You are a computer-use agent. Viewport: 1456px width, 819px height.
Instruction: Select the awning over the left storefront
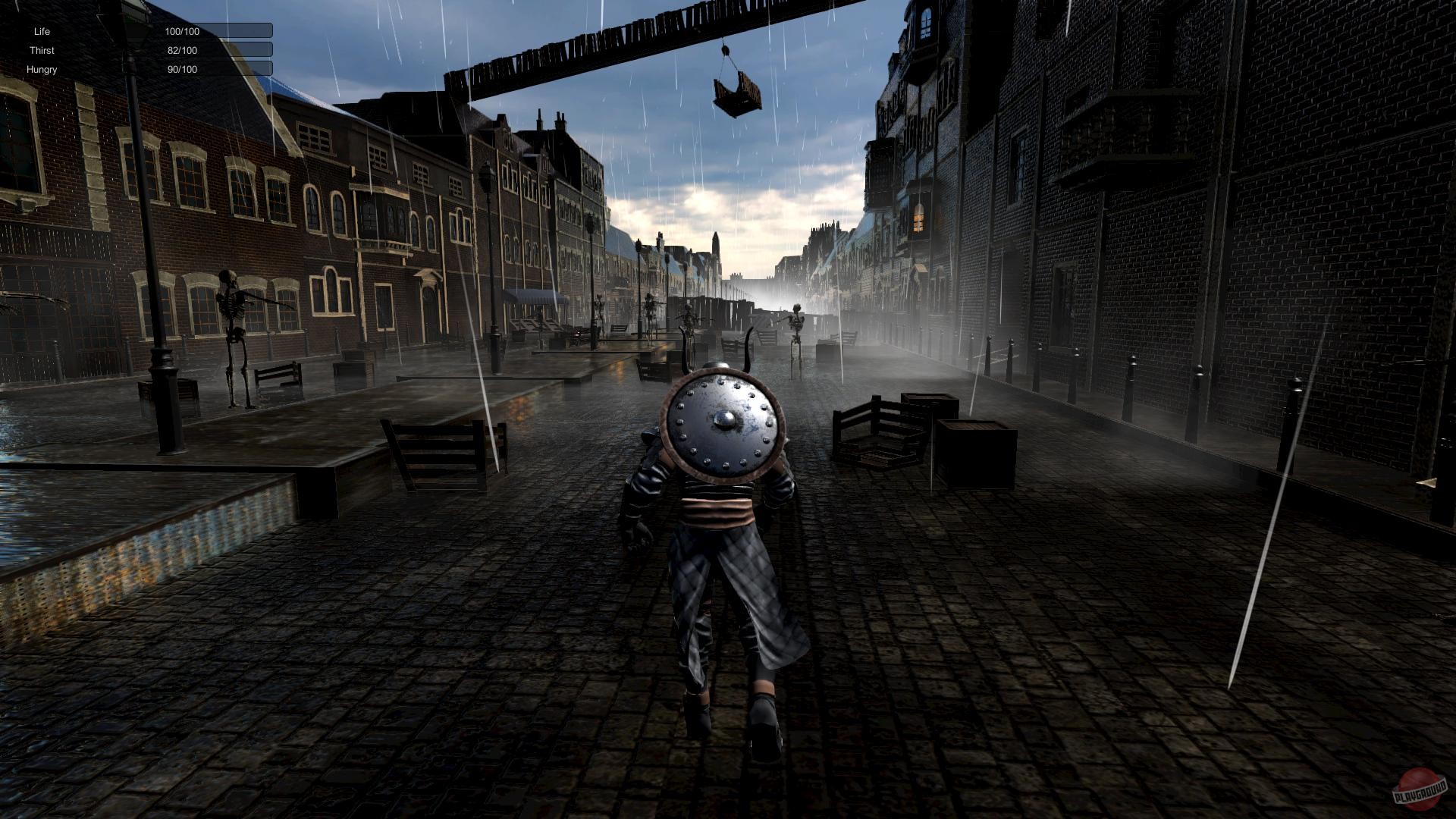536,297
